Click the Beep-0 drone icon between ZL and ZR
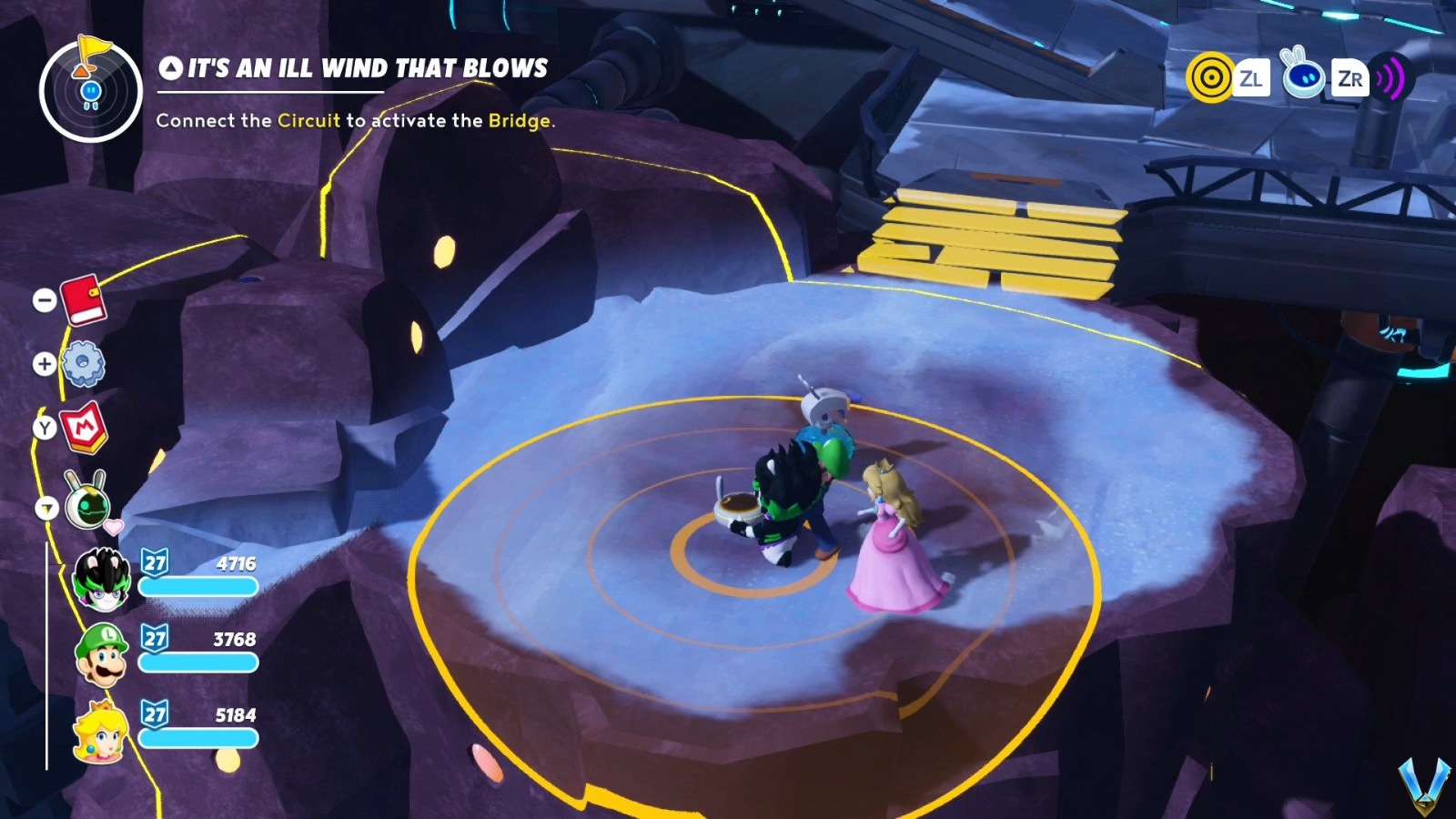This screenshot has height=819, width=1456. click(x=1305, y=77)
